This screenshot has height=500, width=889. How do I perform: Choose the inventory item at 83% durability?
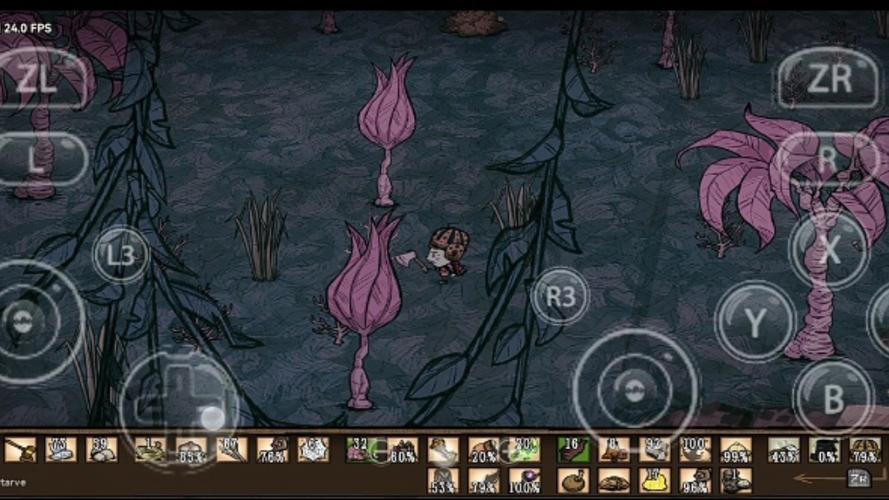click(x=191, y=450)
